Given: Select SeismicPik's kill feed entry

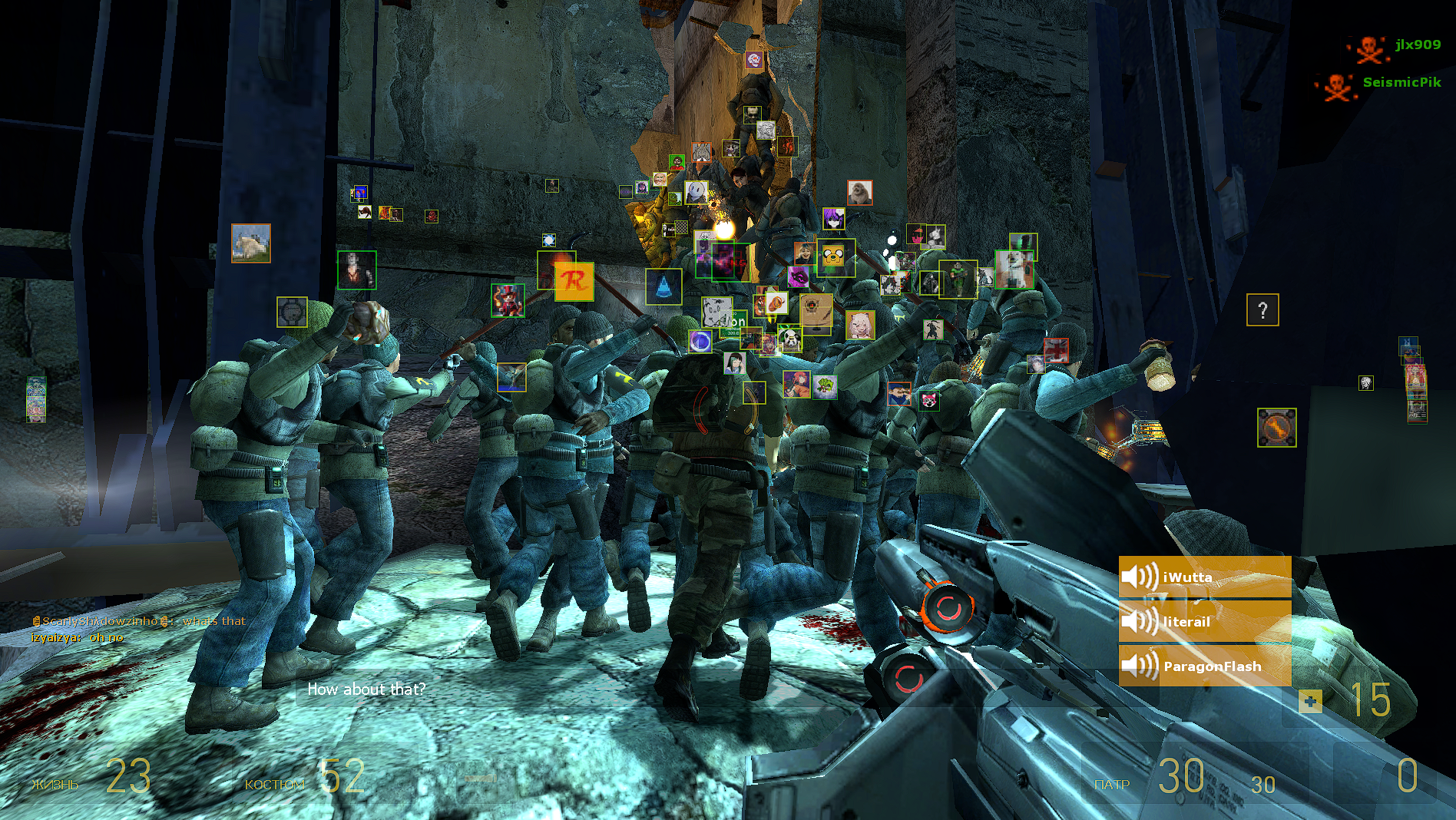Looking at the screenshot, I should tap(1401, 82).
